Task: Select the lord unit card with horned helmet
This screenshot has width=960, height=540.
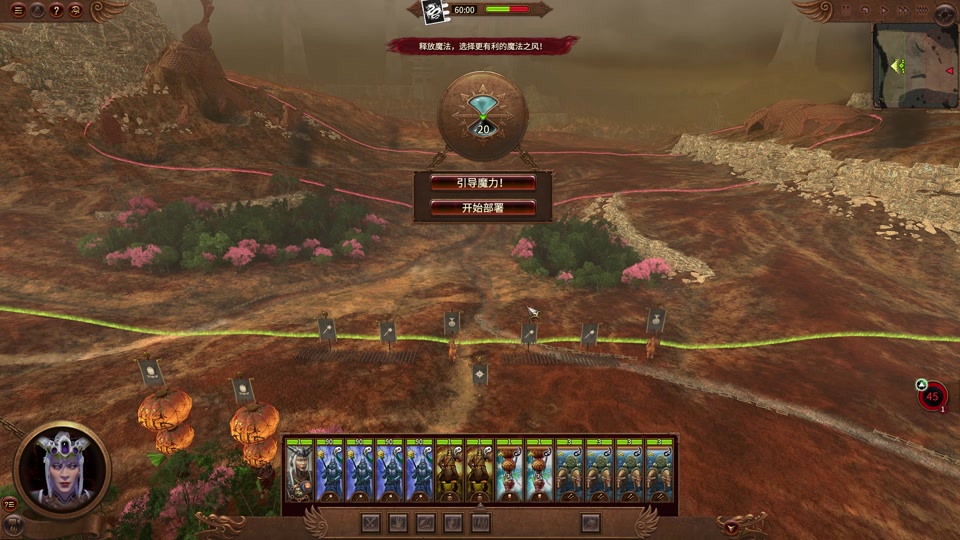Action: pos(299,471)
